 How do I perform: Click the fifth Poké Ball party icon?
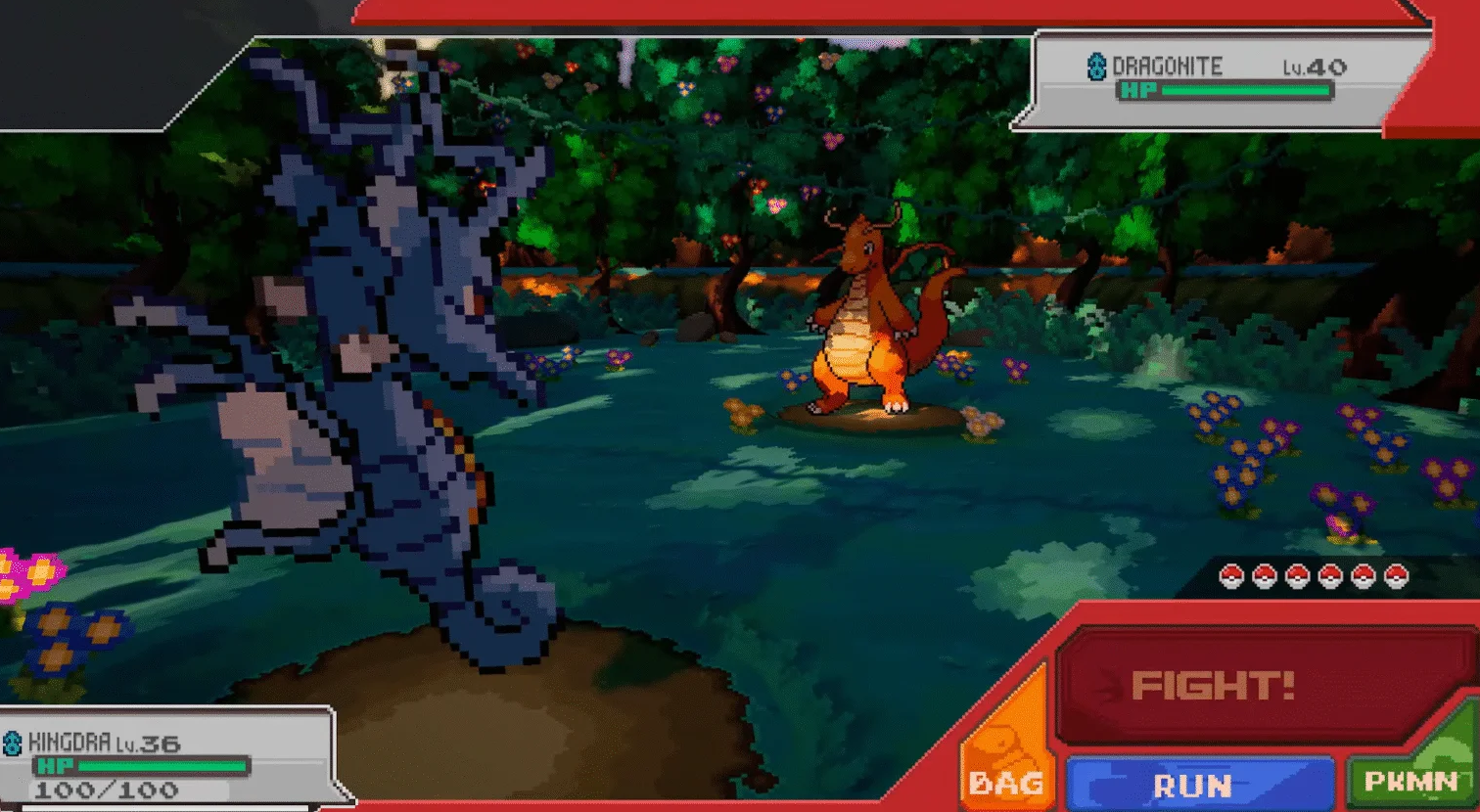[1364, 576]
